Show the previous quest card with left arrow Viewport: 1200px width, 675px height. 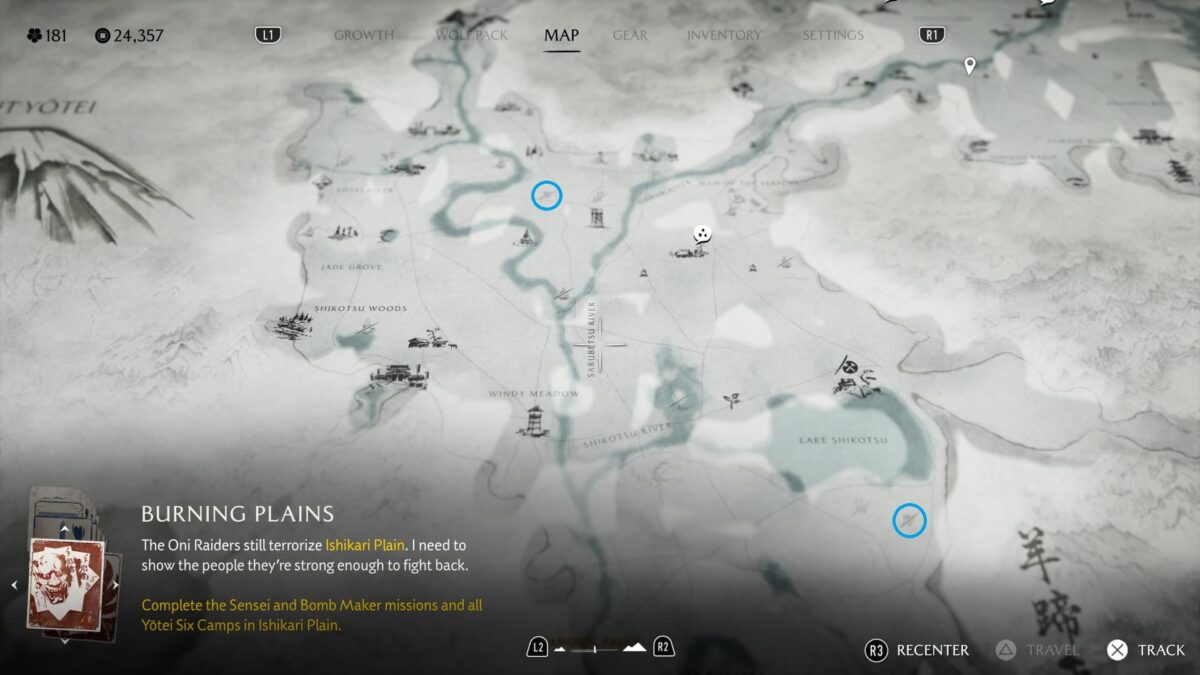(14, 585)
